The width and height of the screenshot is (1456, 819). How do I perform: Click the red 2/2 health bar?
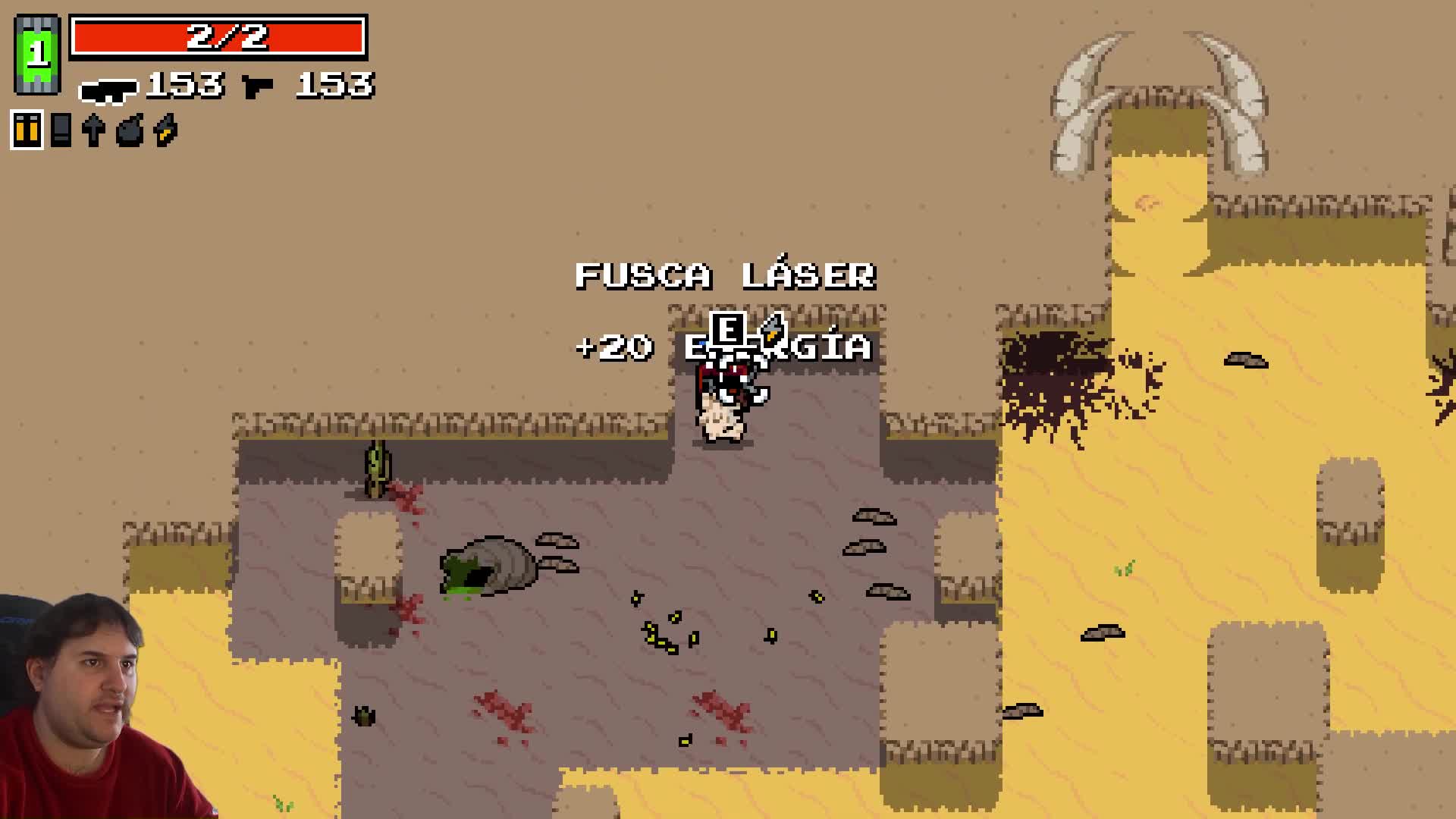(218, 36)
